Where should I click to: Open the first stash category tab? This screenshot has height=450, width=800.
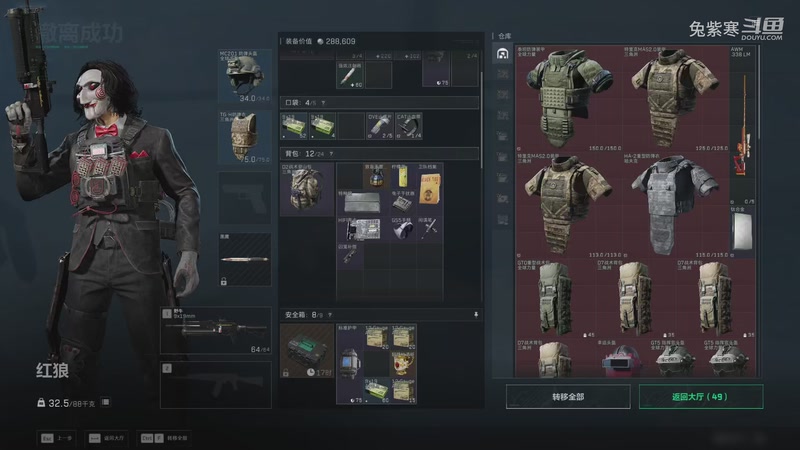(x=503, y=53)
